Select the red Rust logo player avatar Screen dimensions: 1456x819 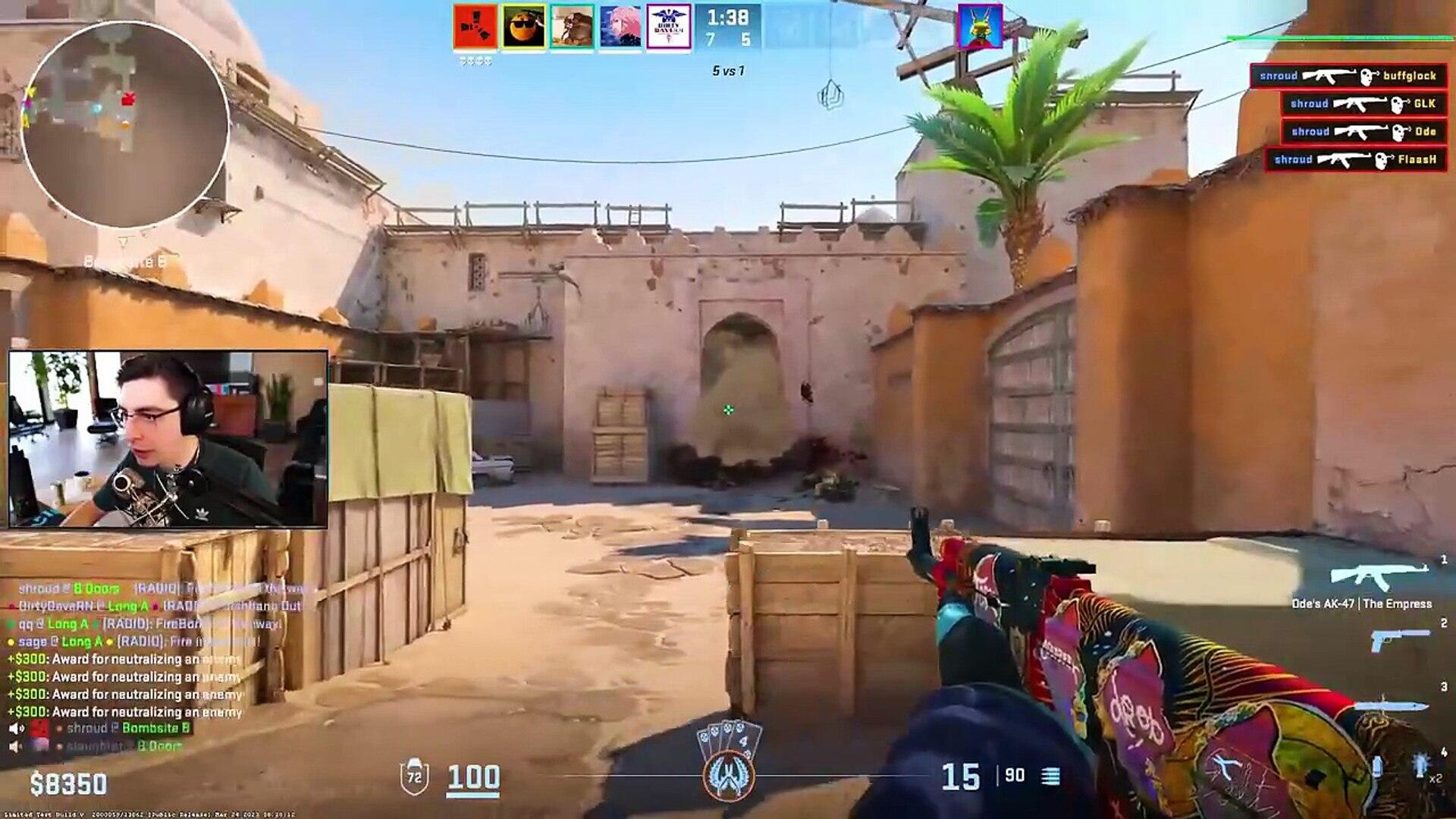[475, 27]
